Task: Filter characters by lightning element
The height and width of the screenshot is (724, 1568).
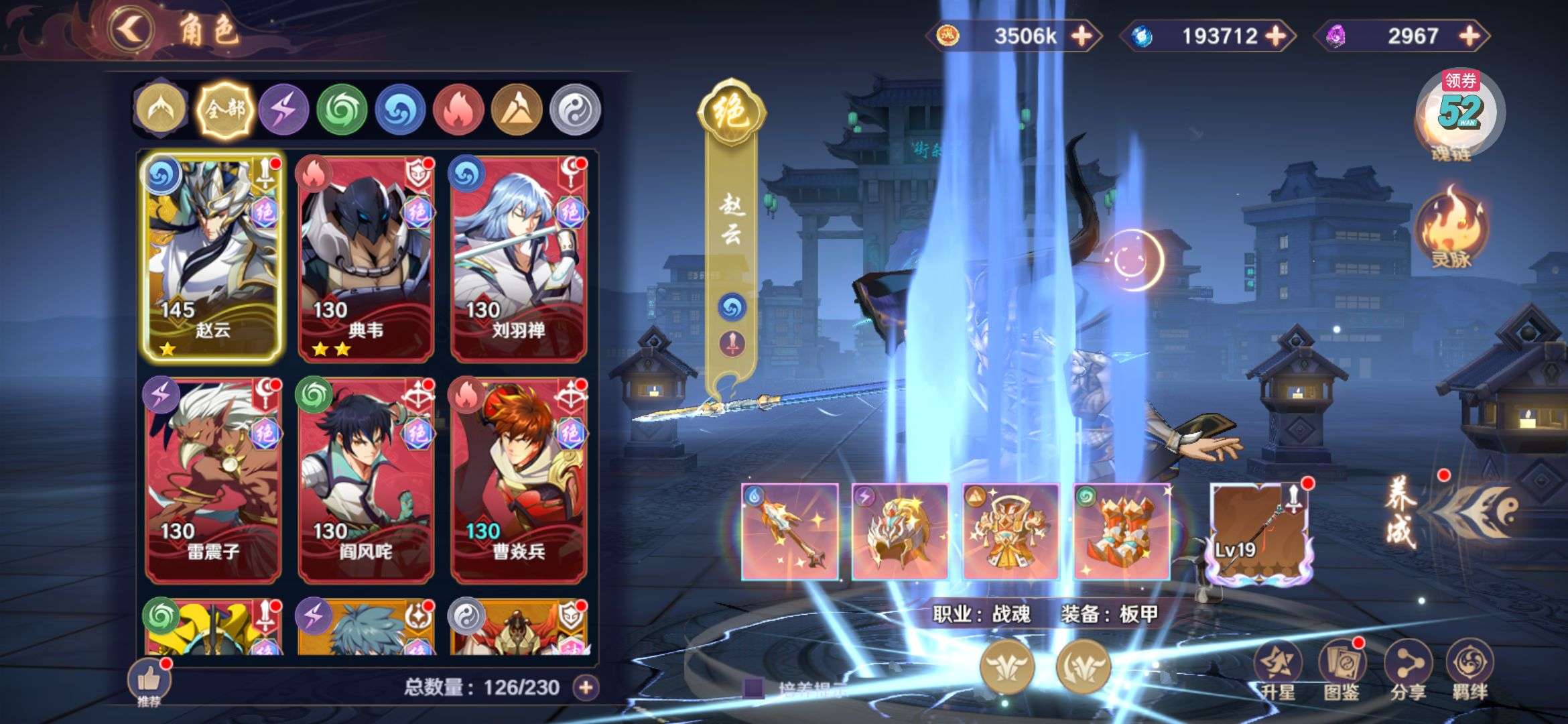Action: (x=283, y=110)
